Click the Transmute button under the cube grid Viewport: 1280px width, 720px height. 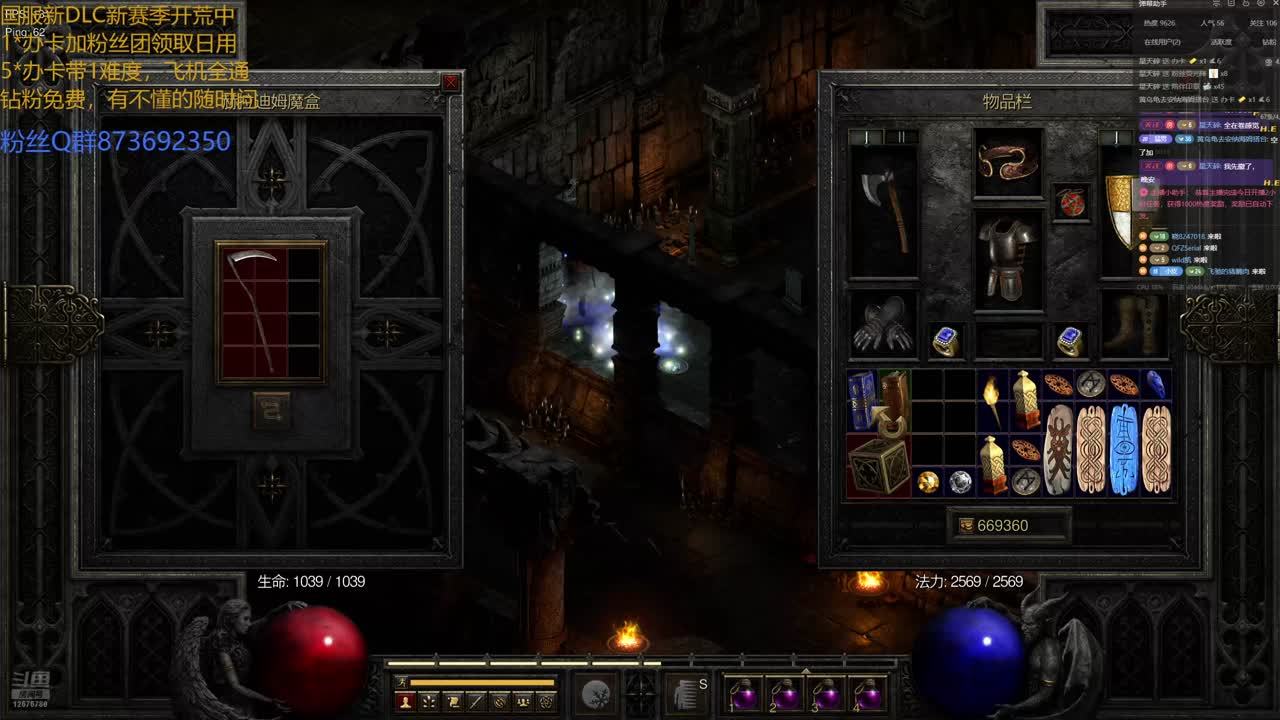pyautogui.click(x=271, y=411)
